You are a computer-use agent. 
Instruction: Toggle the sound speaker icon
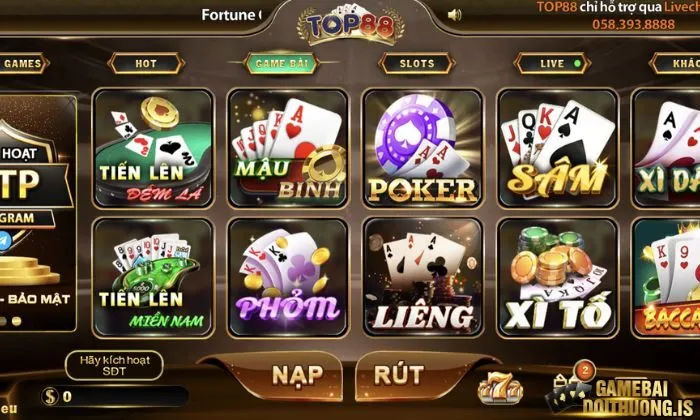(x=455, y=15)
